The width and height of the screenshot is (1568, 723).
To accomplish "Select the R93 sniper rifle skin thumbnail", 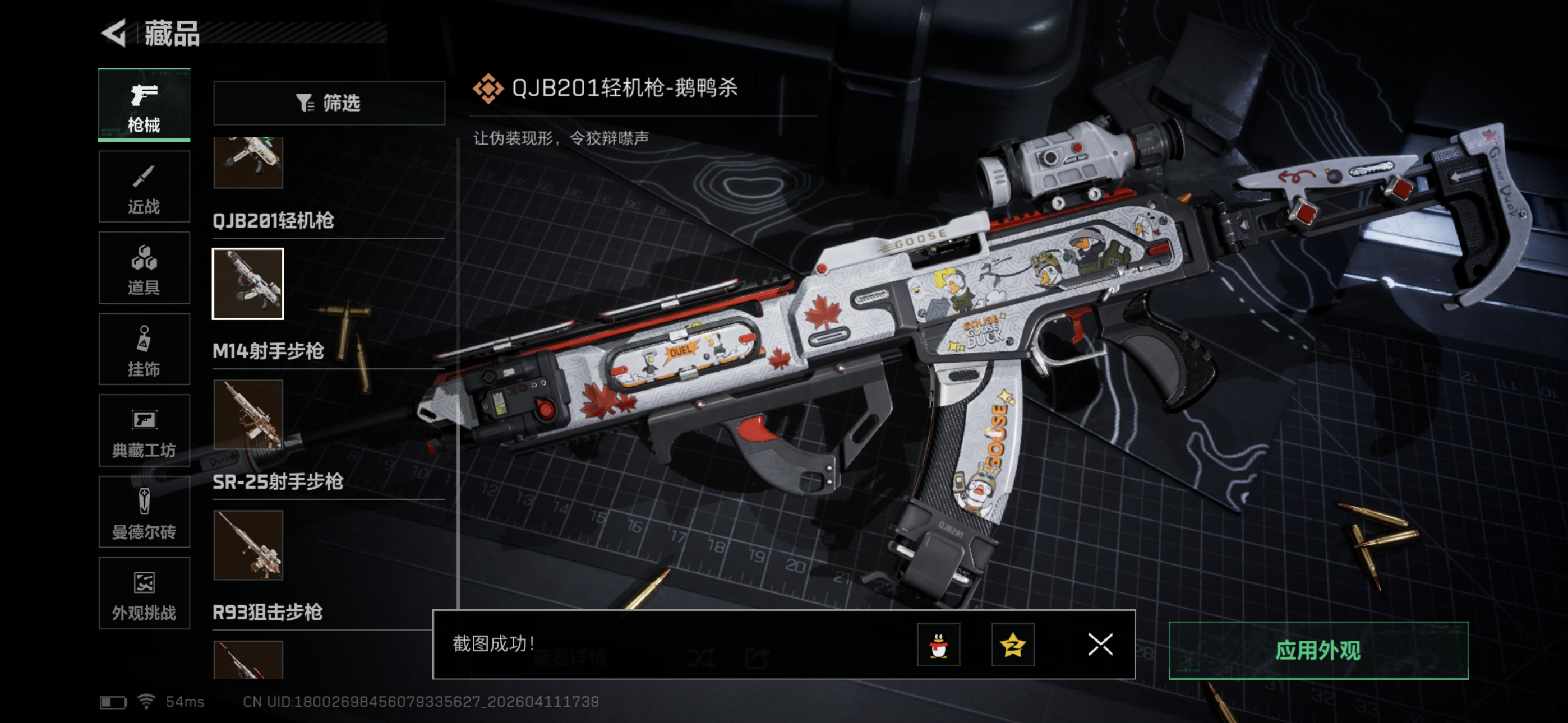I will (x=248, y=660).
